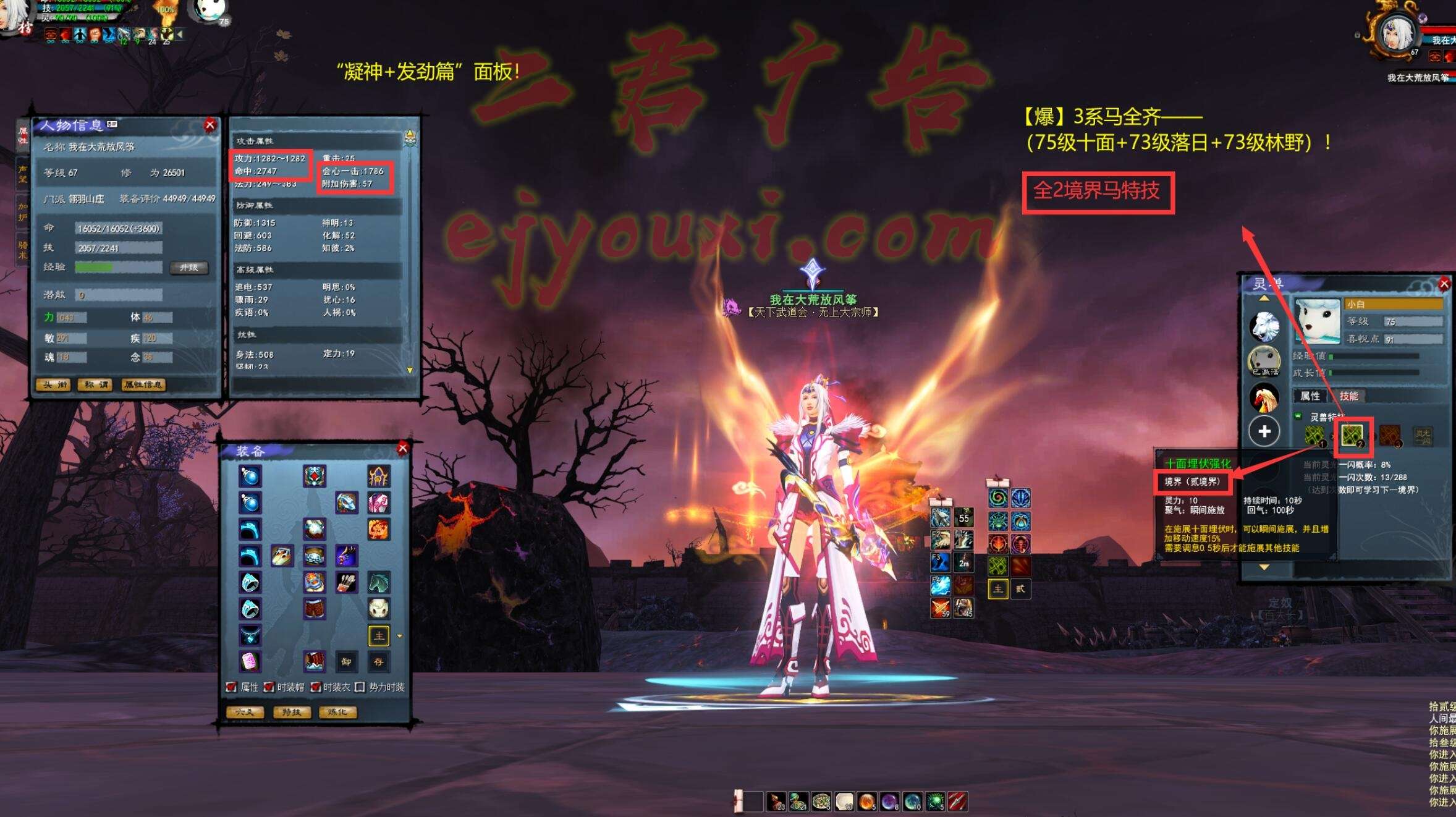Select the horse head mount equipment slot
Image resolution: width=1456 pixels, height=817 pixels.
[379, 582]
